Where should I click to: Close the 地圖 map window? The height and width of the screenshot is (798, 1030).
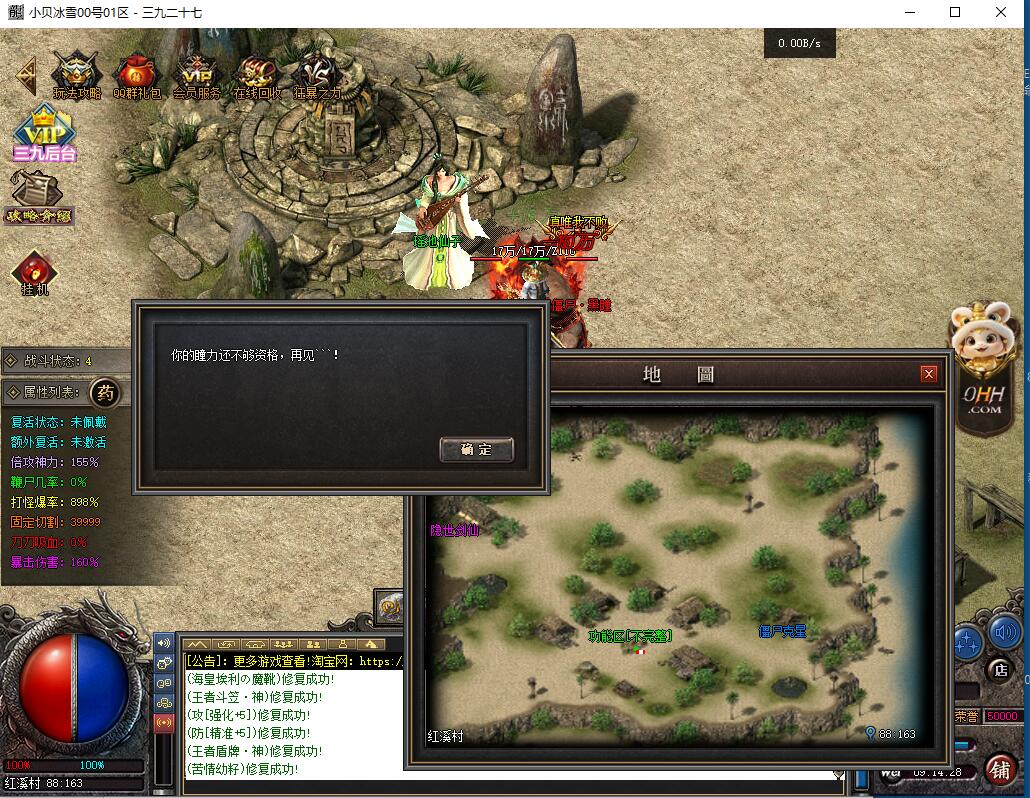tap(929, 374)
